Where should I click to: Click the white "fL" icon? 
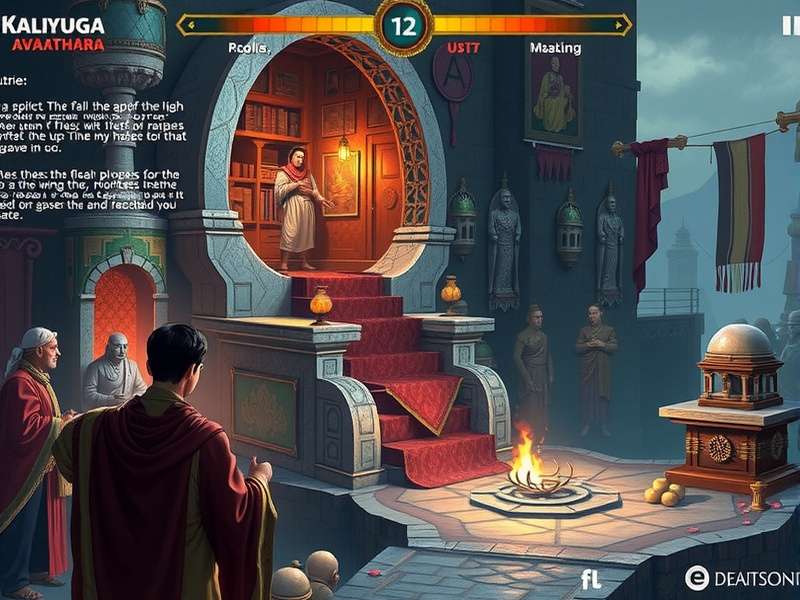pos(591,579)
